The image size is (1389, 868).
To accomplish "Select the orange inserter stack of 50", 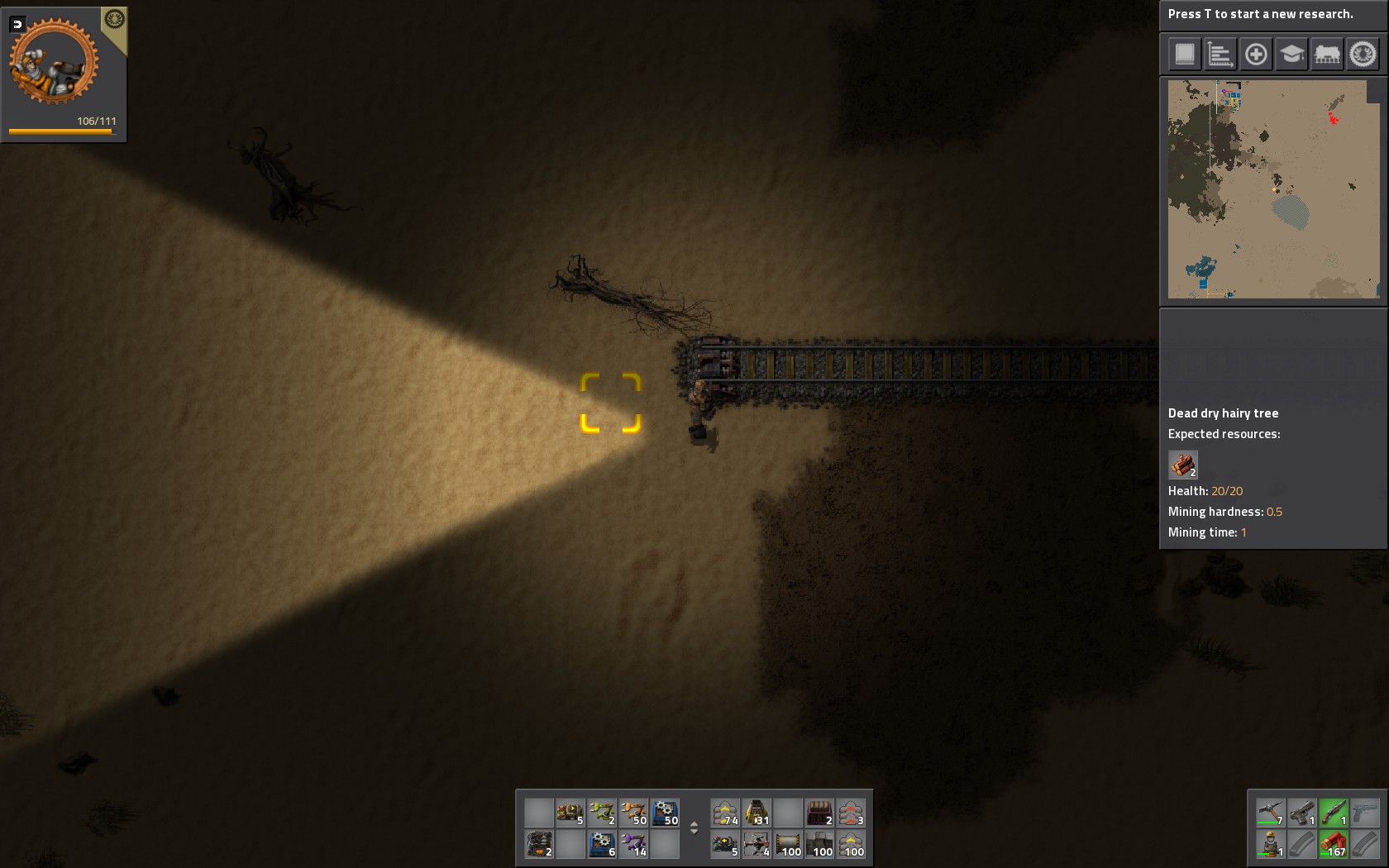I will tap(633, 813).
